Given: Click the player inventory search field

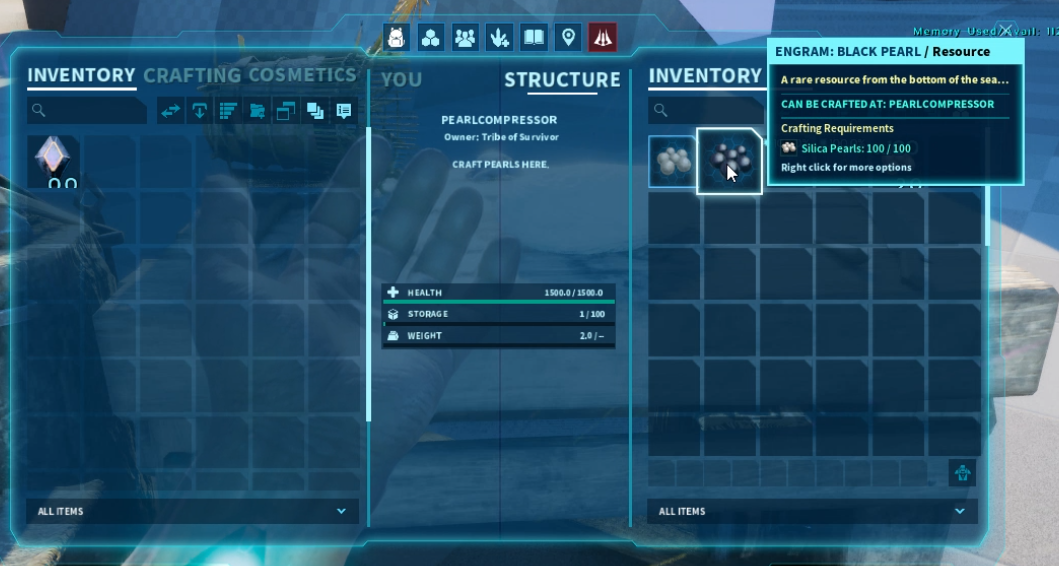Looking at the screenshot, I should [x=88, y=111].
